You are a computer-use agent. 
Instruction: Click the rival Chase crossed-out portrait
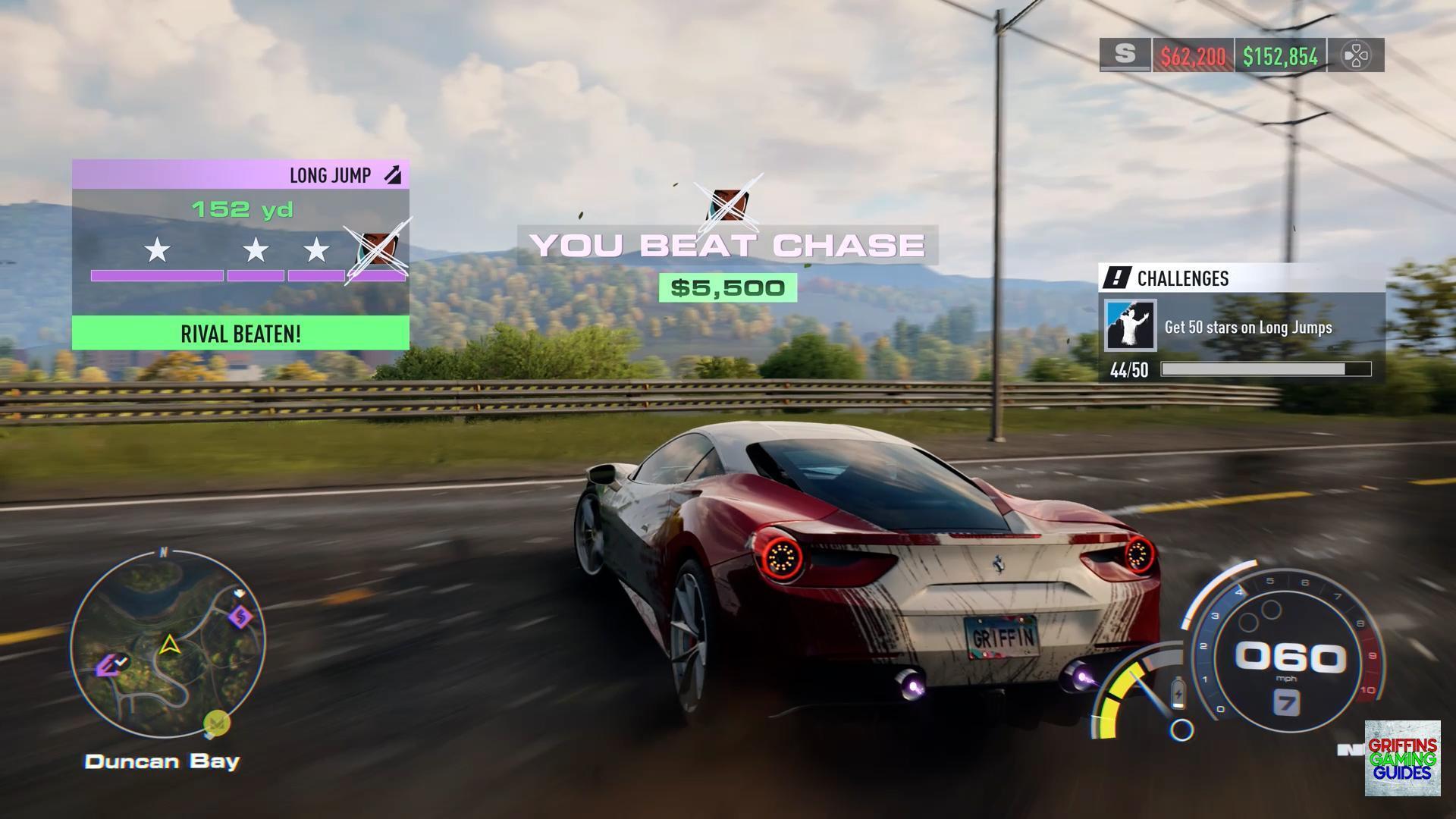coord(729,203)
